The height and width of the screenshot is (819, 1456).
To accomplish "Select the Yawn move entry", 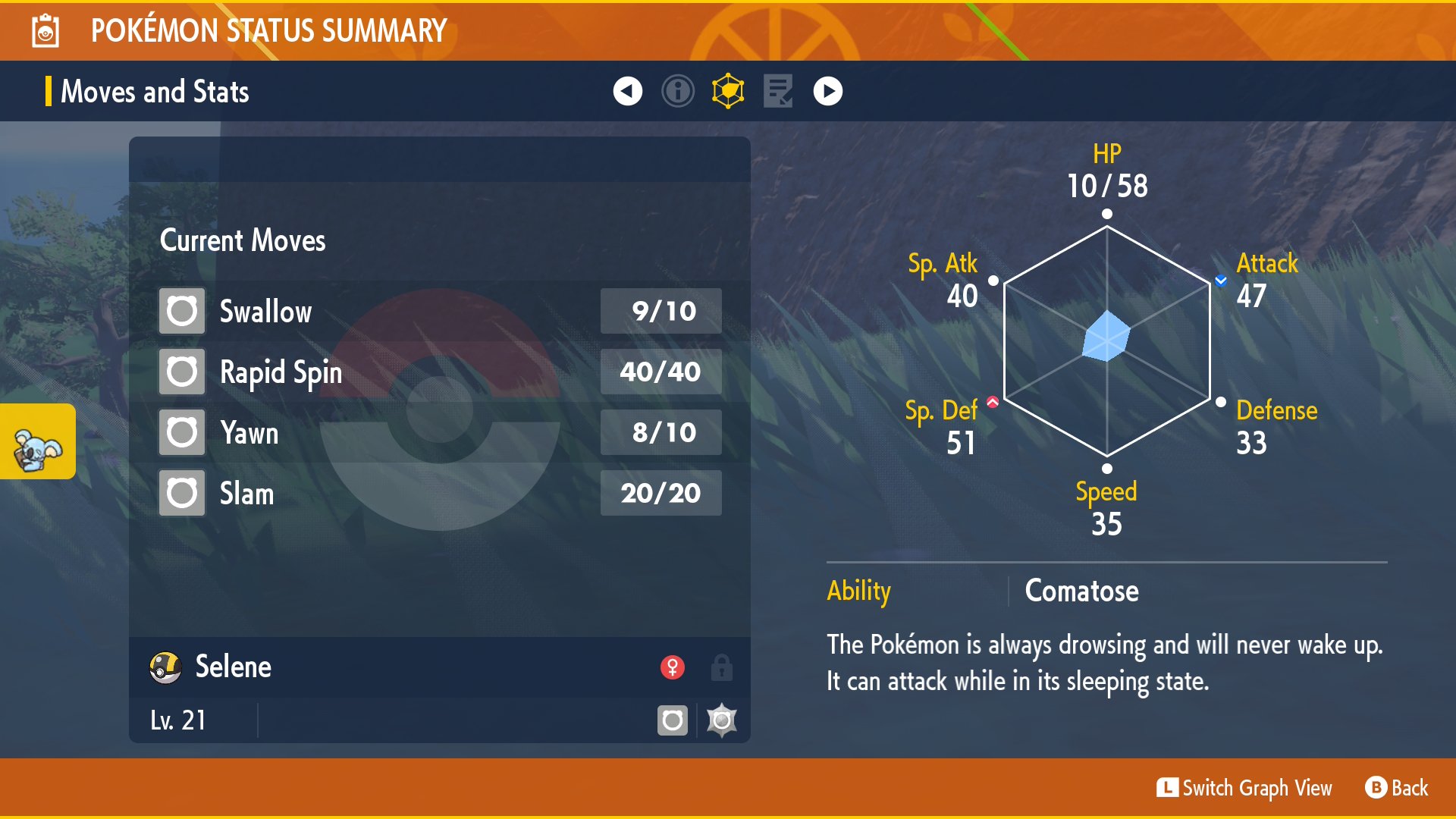I will point(440,432).
